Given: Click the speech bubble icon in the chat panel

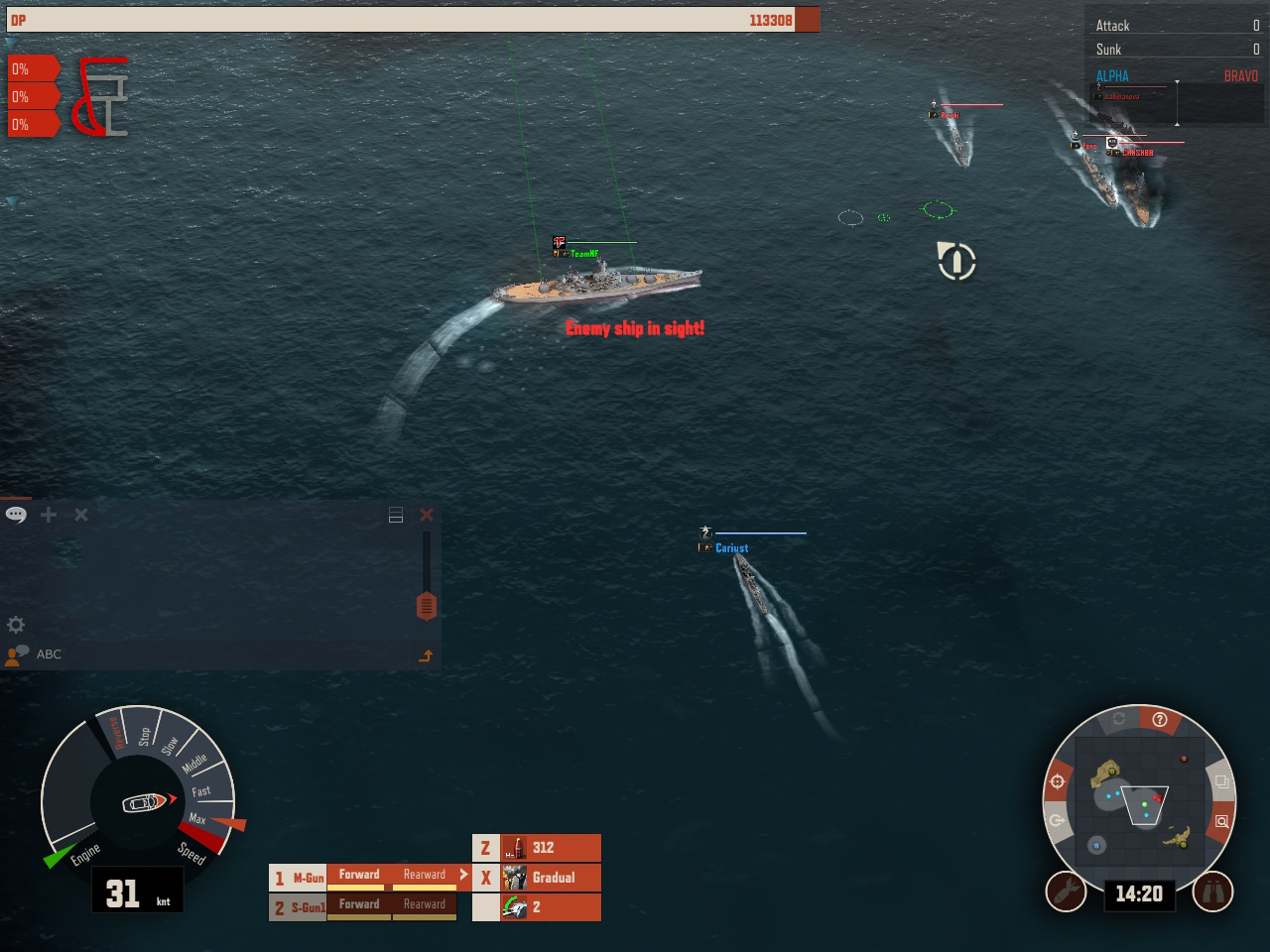Looking at the screenshot, I should 15,515.
